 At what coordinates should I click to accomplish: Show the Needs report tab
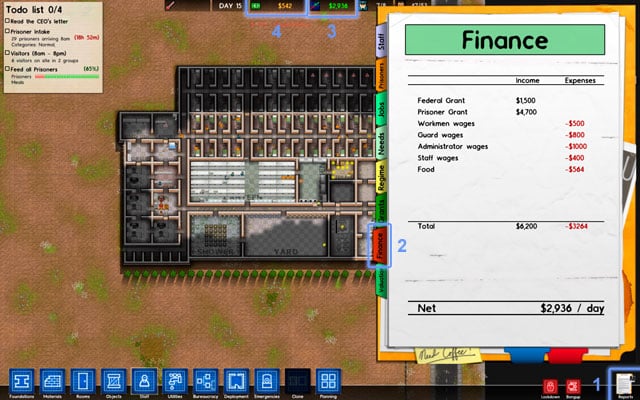[x=381, y=143]
